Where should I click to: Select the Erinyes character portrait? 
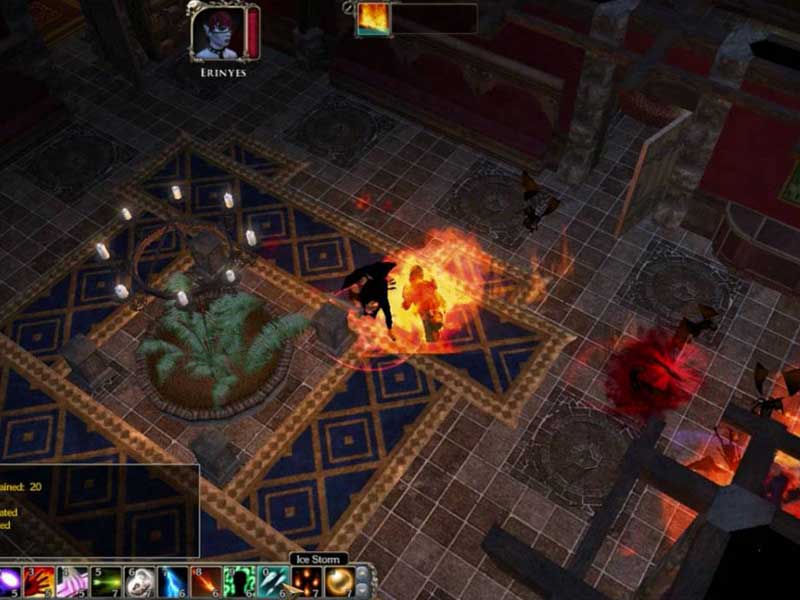tap(220, 33)
